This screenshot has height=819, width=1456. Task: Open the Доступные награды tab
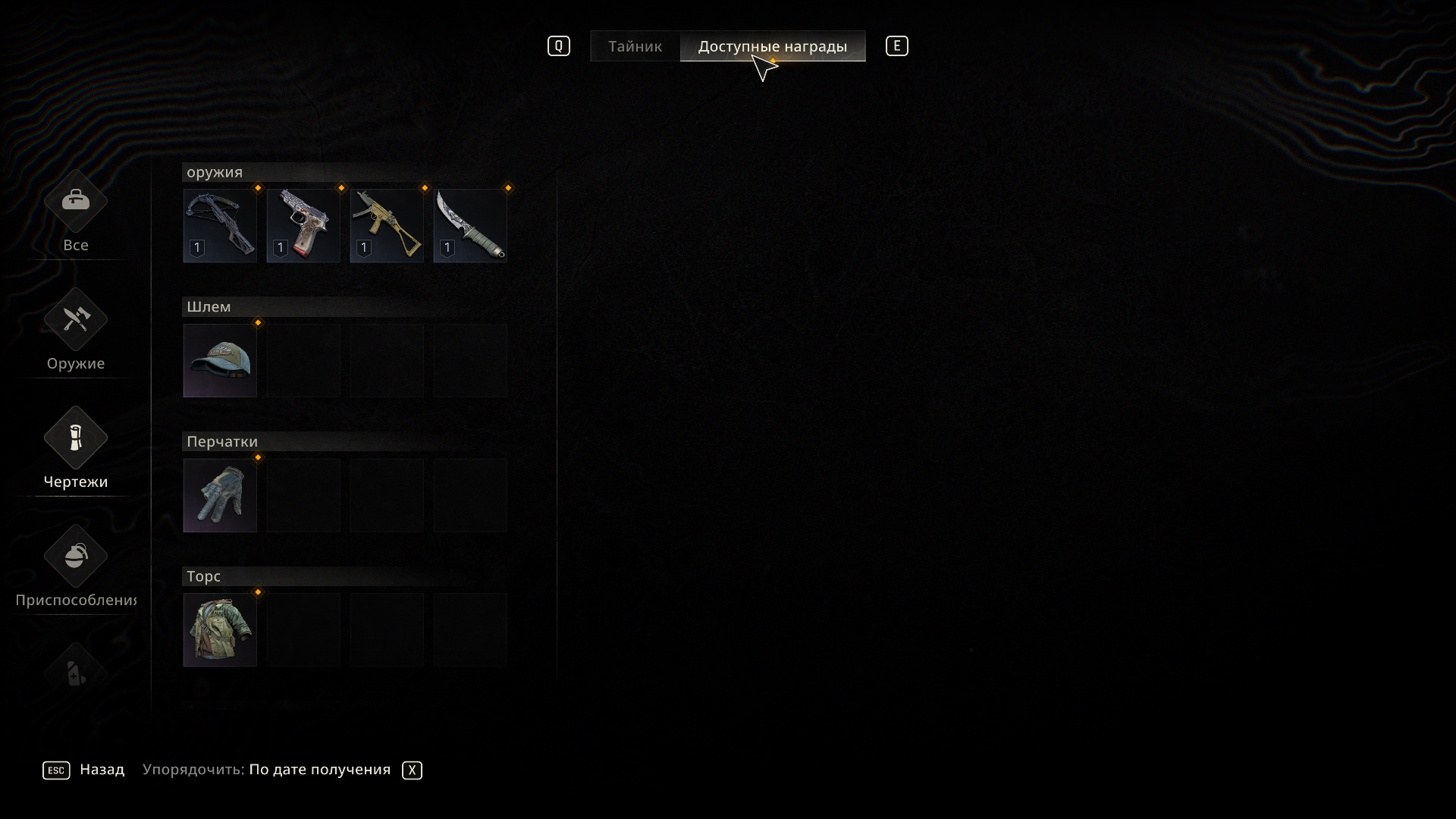(772, 46)
